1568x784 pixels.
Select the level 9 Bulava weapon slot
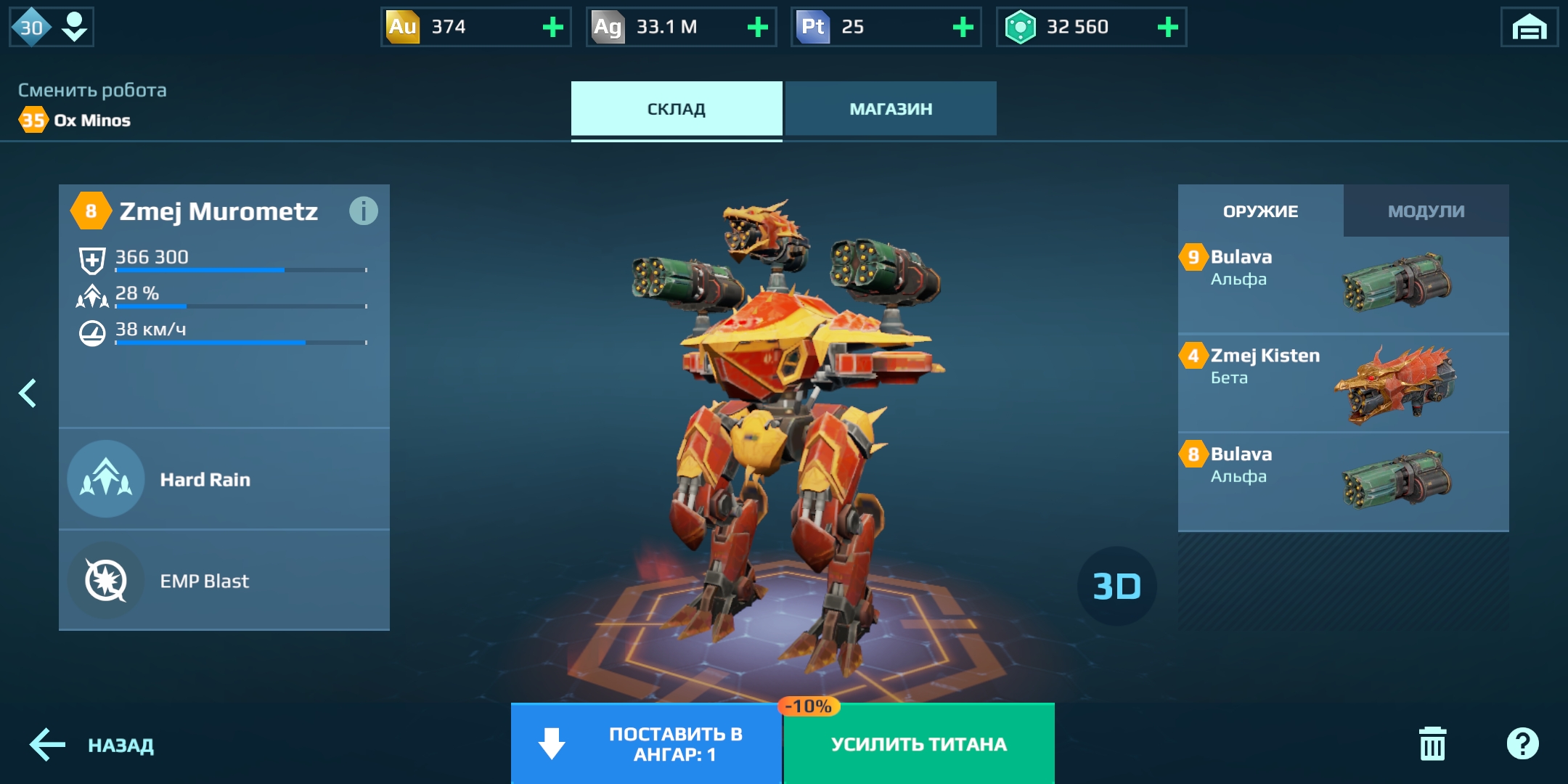(x=1343, y=284)
